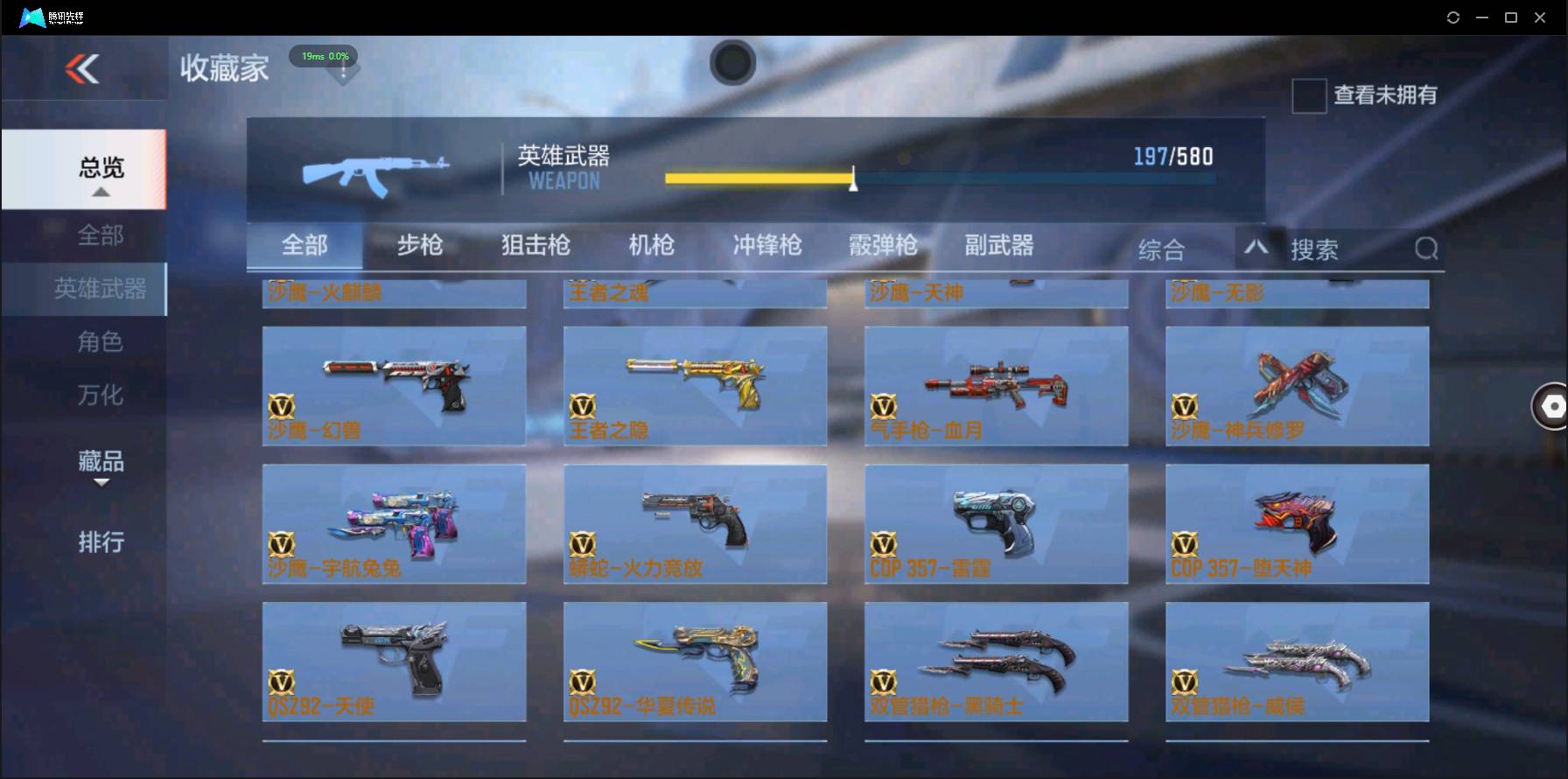
Task: Open search via the magnifier icon
Action: click(x=1426, y=249)
